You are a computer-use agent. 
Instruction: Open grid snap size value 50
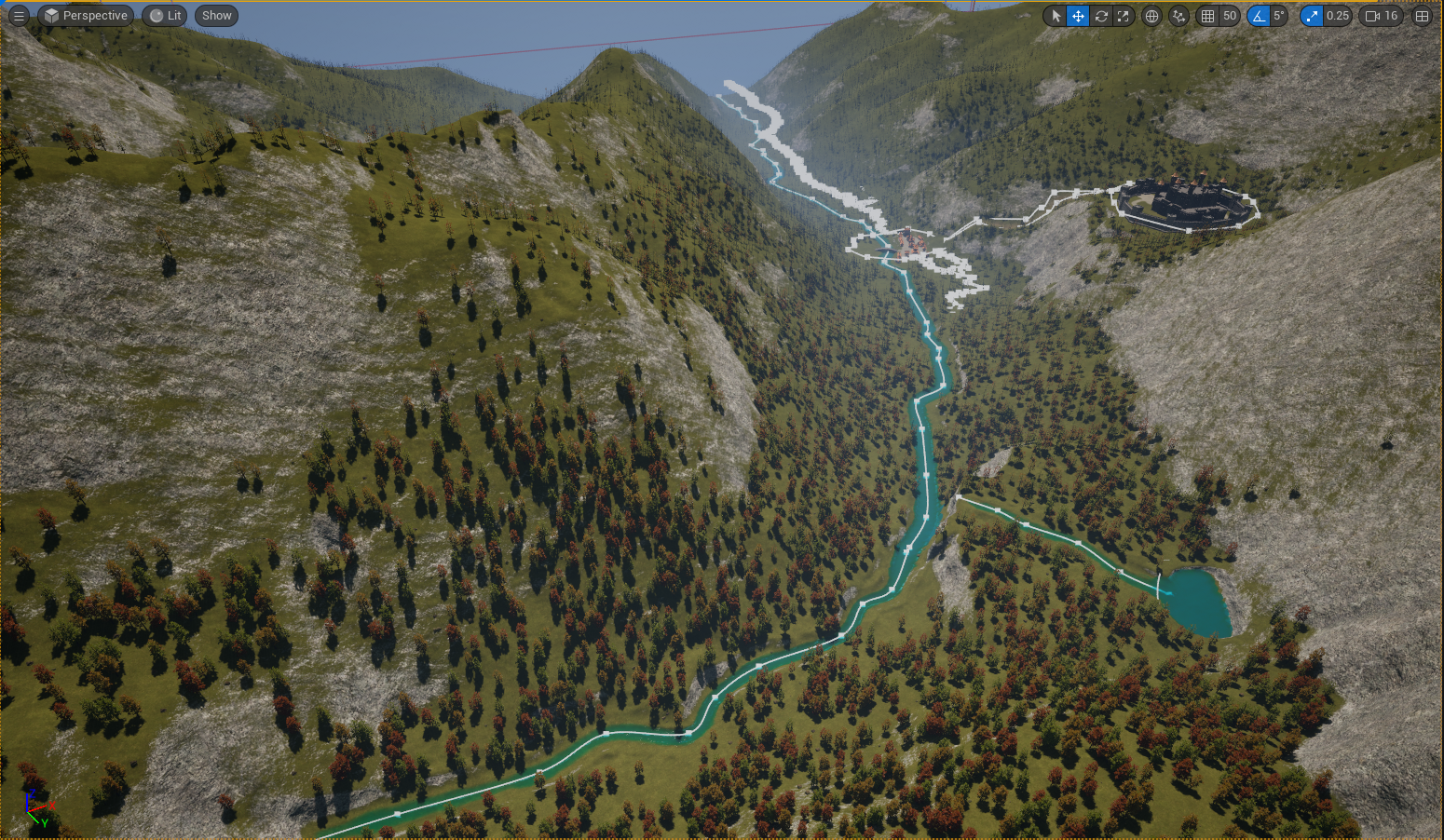[1230, 16]
